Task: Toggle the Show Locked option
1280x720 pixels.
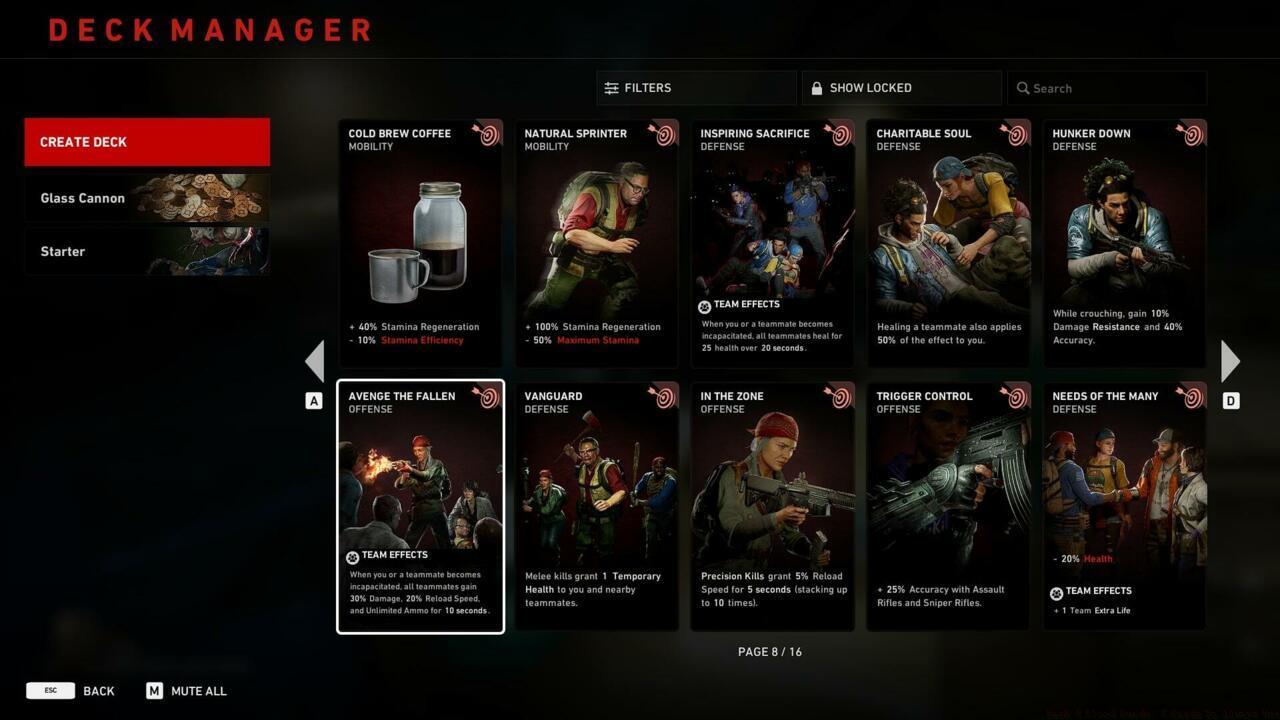Action: click(x=901, y=88)
